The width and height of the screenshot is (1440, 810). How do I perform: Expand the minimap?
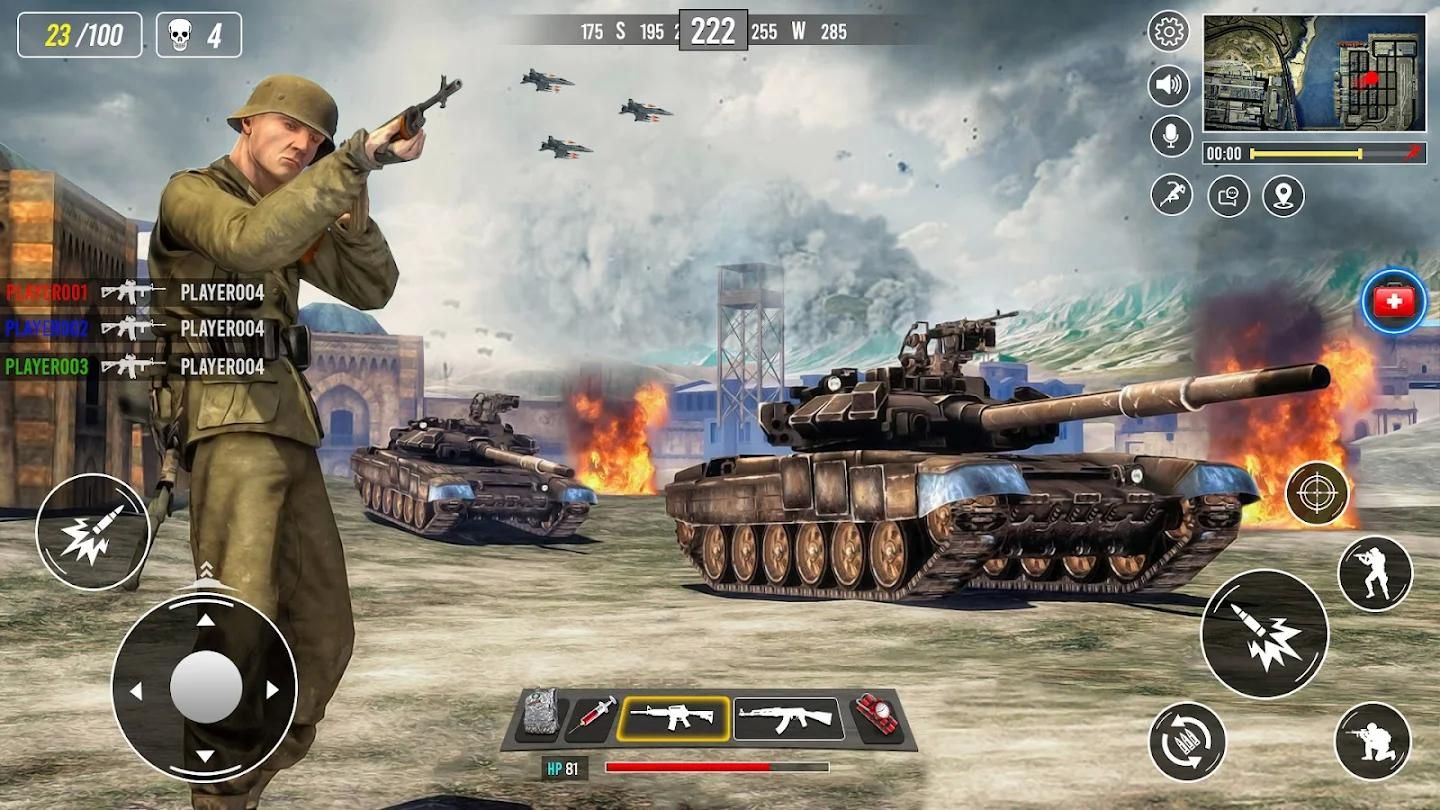tap(1313, 72)
